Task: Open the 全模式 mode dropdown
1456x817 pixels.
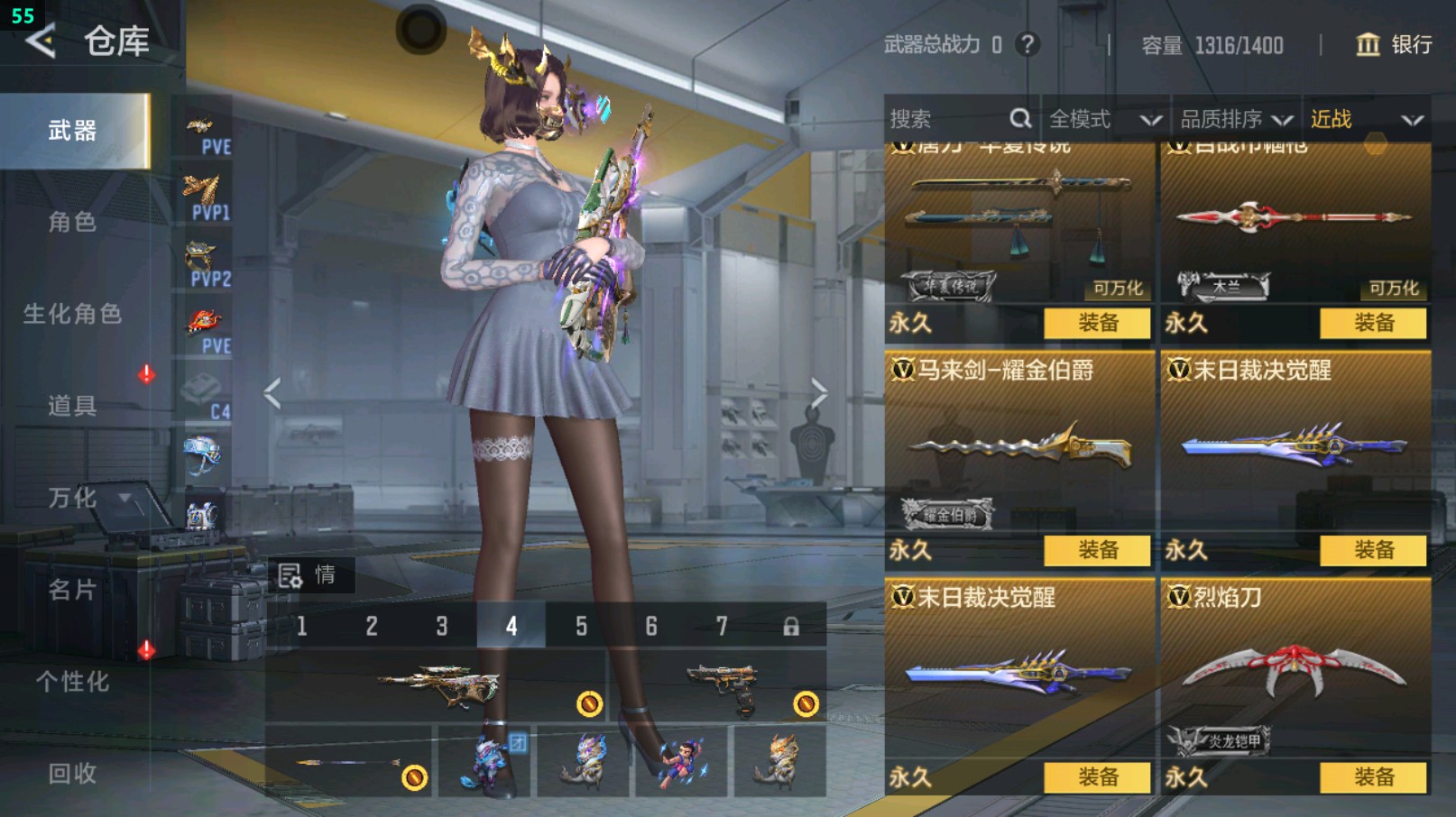Action: point(1101,118)
